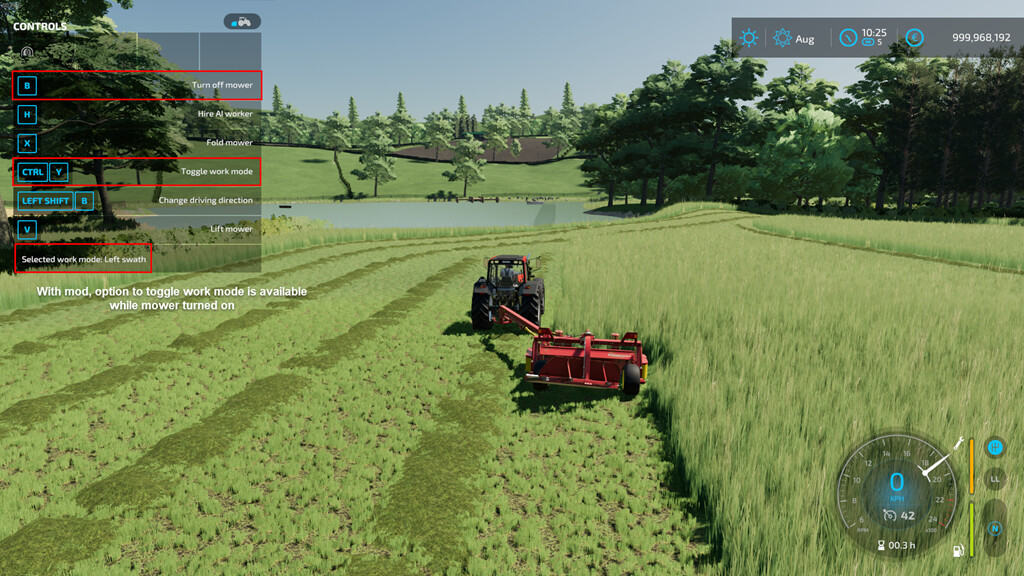The height and width of the screenshot is (576, 1024).
Task: Choose the Lift mower control entry
Action: click(x=137, y=229)
